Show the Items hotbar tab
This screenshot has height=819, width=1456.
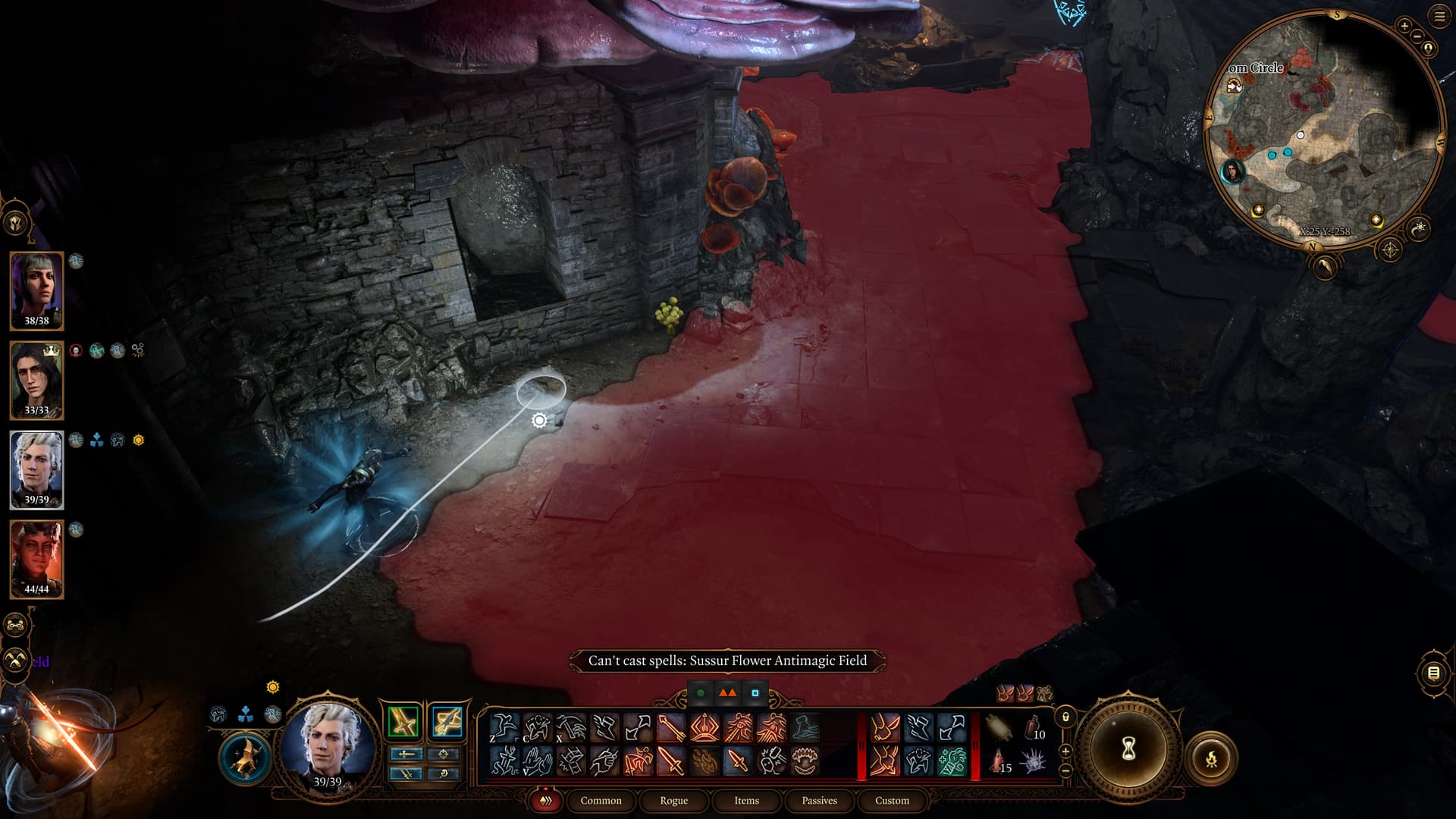(746, 800)
